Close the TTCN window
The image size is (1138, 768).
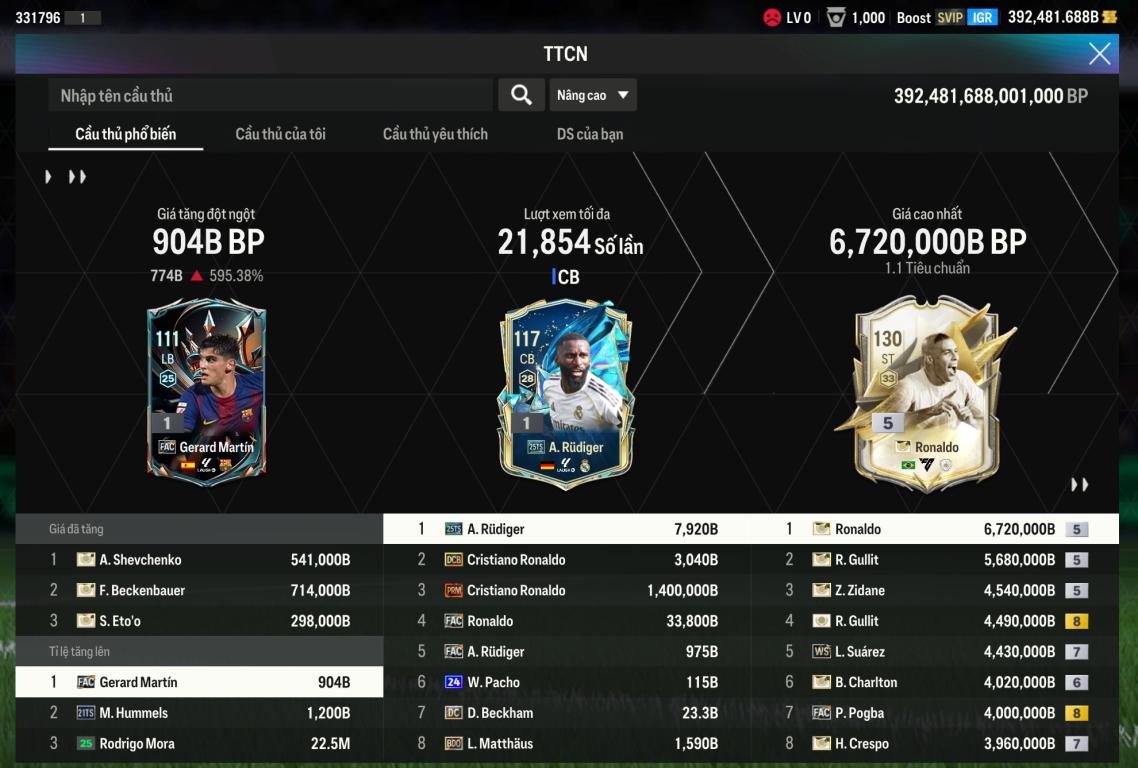(x=1099, y=54)
